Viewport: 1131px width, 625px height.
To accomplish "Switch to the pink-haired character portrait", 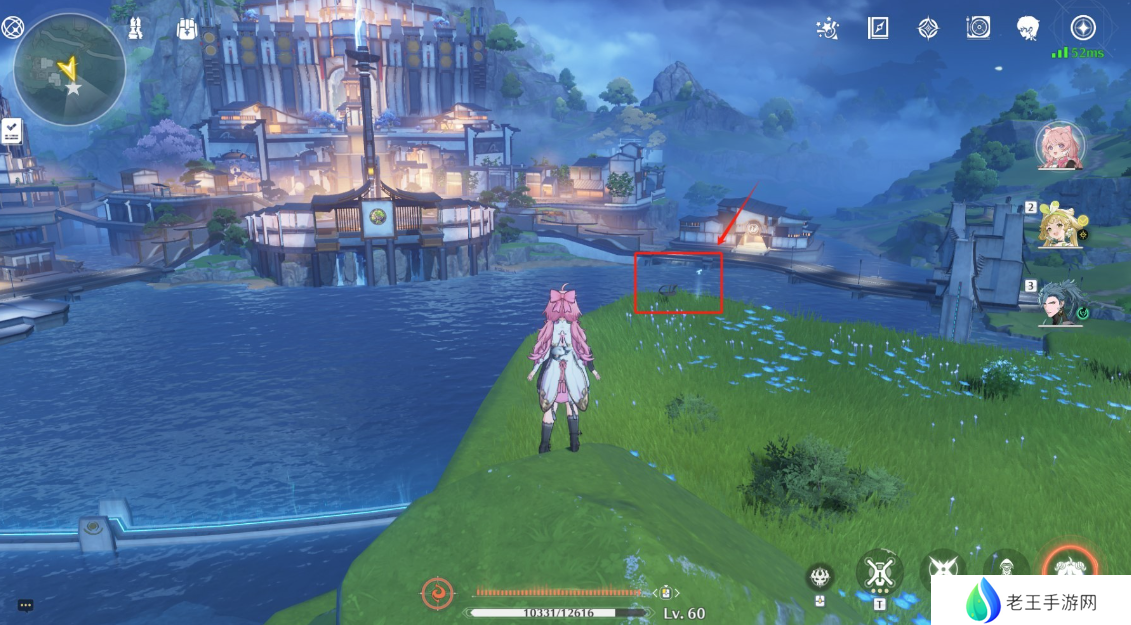I will (x=1060, y=145).
